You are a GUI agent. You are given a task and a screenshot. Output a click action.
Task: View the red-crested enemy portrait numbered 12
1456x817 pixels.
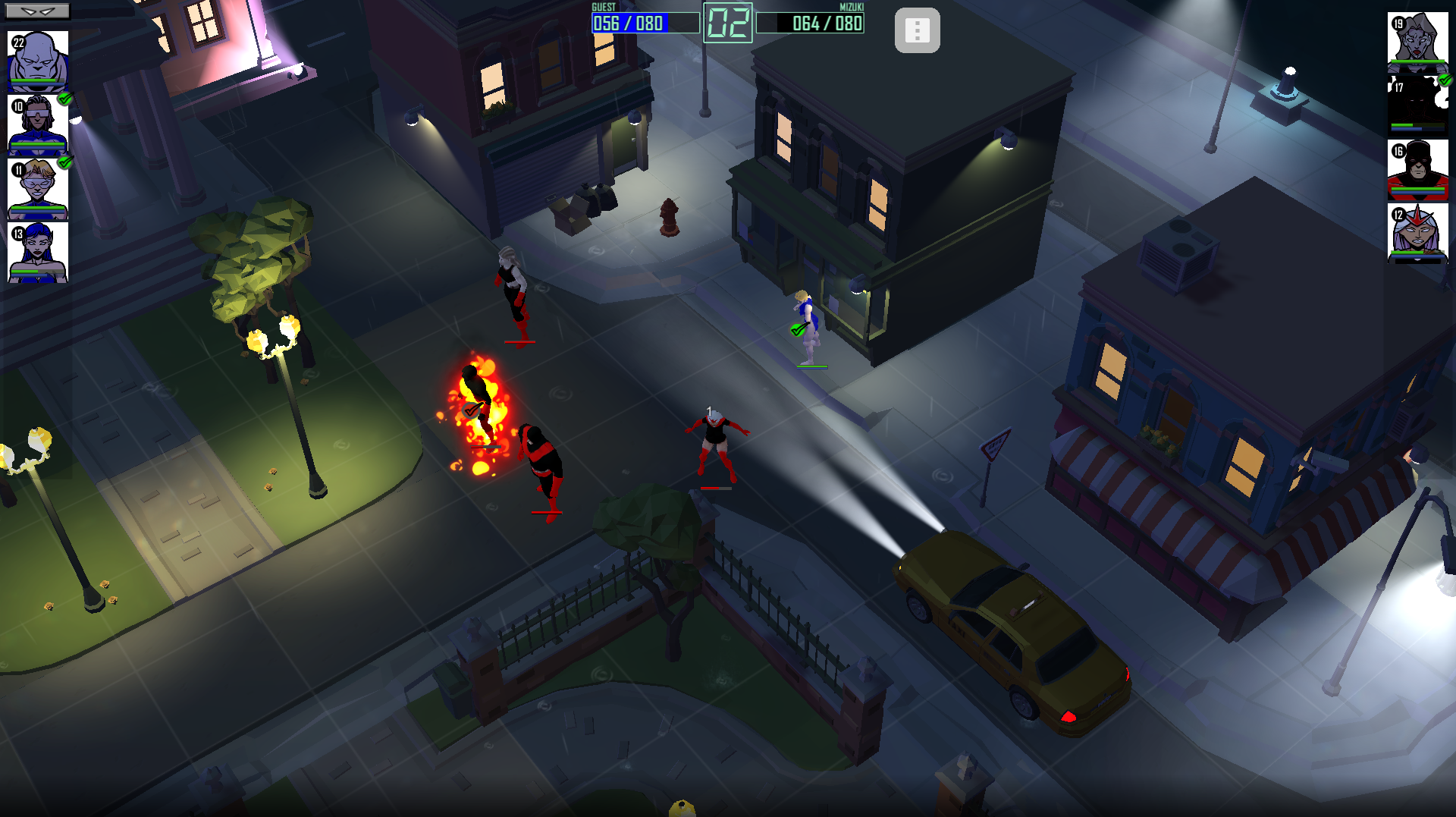pyautogui.click(x=1417, y=234)
